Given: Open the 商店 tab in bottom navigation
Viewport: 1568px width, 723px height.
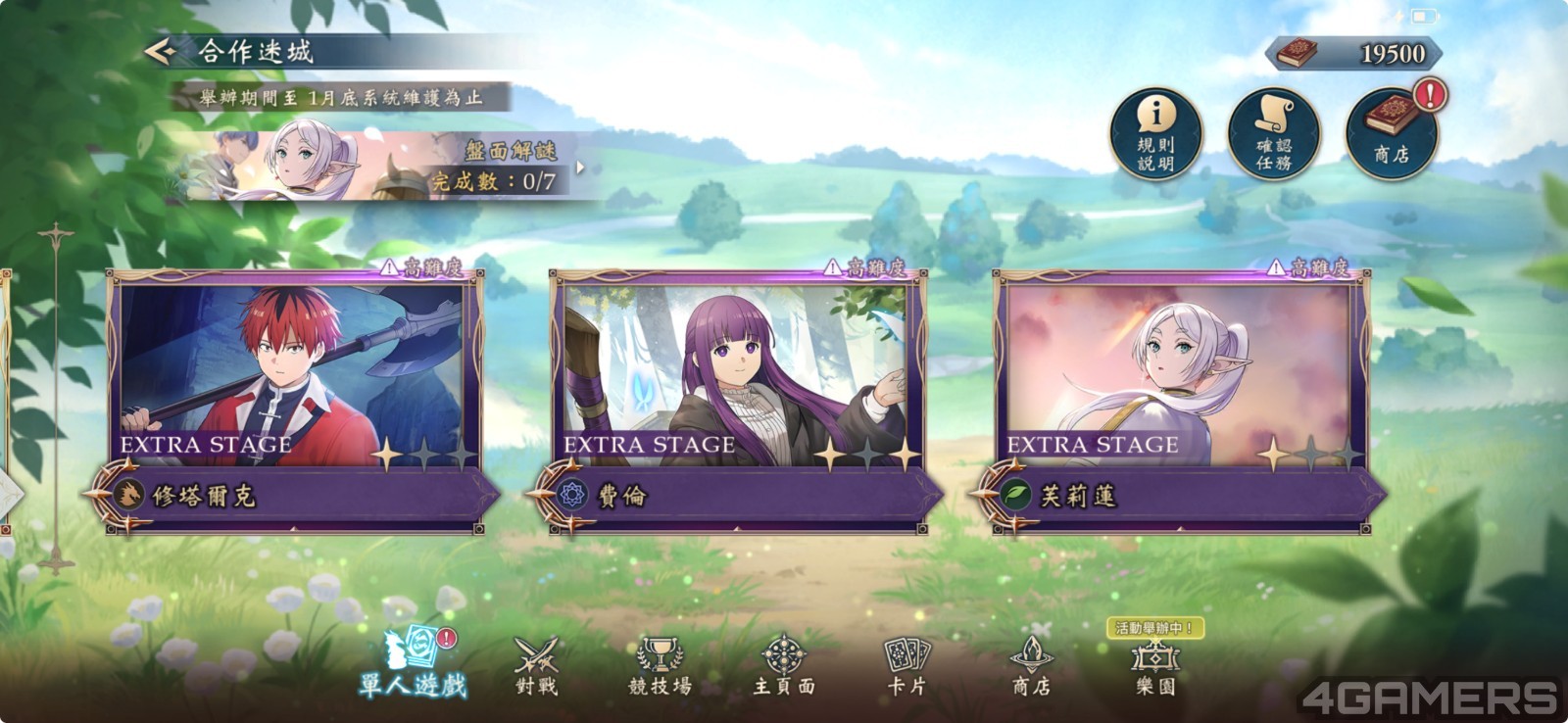Looking at the screenshot, I should (1031, 666).
